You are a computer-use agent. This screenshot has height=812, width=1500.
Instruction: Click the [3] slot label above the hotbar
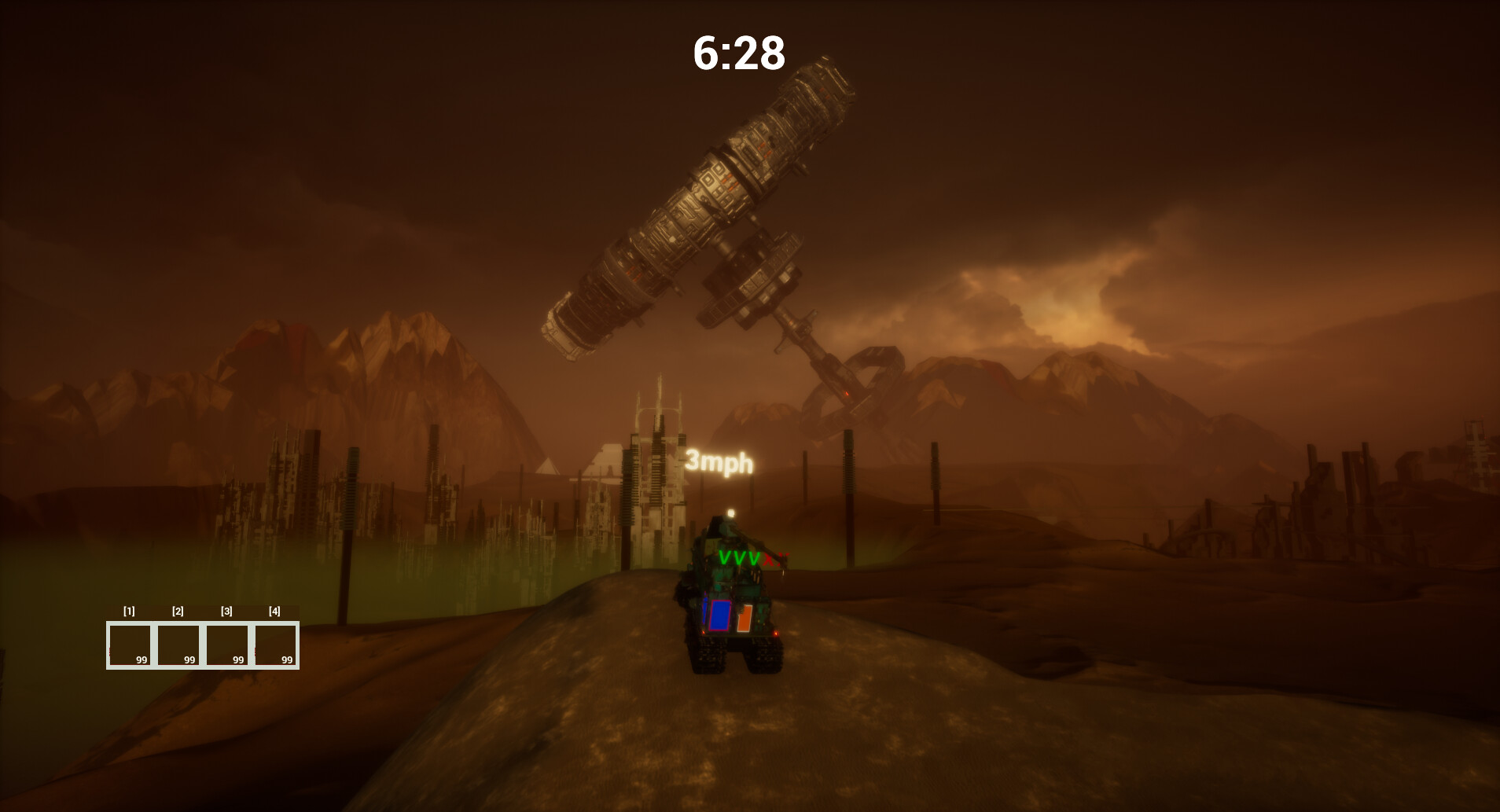[226, 611]
